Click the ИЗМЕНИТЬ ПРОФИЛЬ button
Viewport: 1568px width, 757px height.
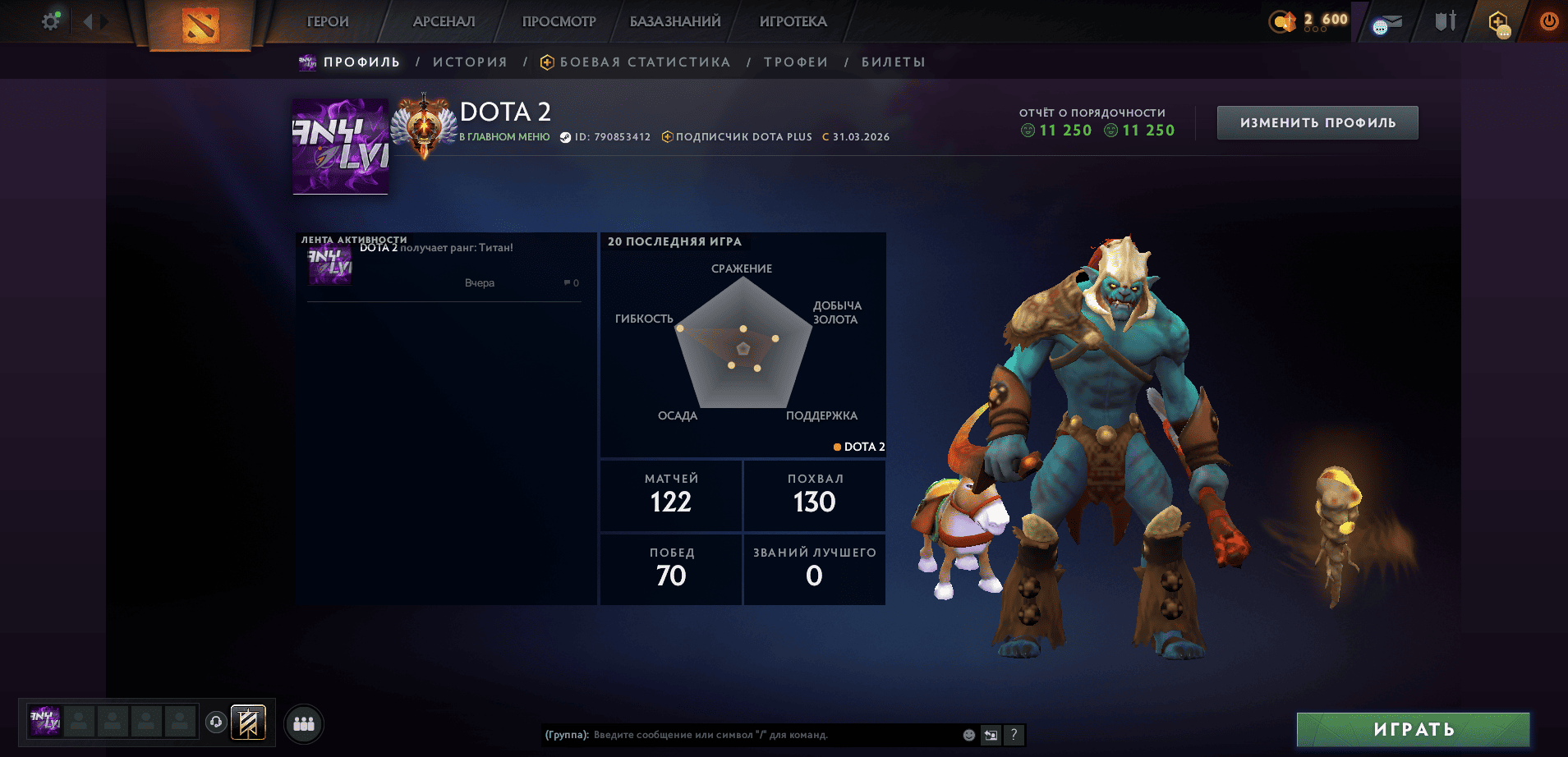point(1317,123)
